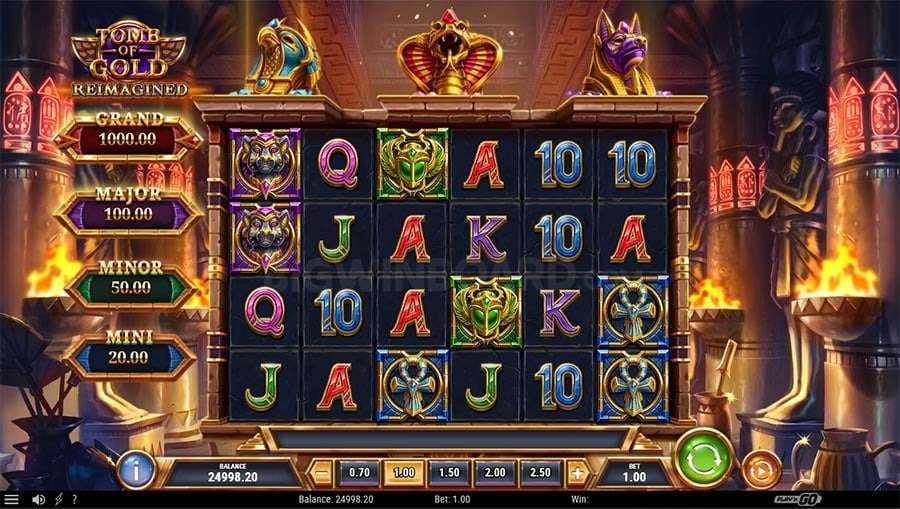Choose the 1.00 bet value
Viewport: 900px width, 509px height.
[404, 472]
